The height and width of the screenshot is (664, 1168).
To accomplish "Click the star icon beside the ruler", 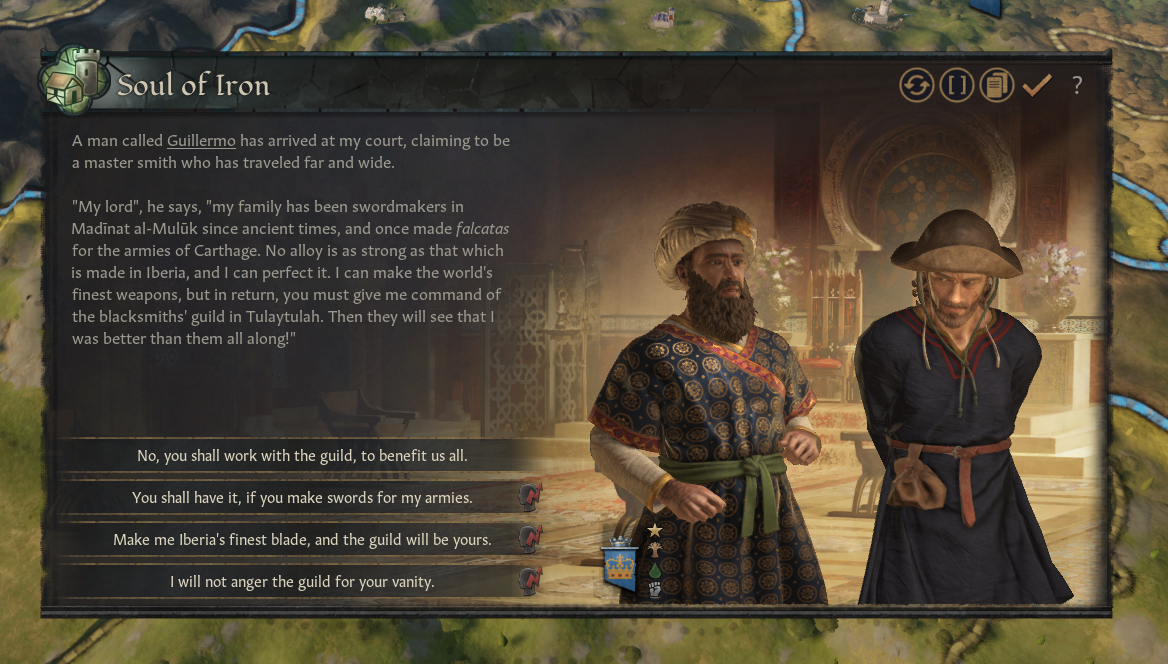I will pyautogui.click(x=655, y=529).
